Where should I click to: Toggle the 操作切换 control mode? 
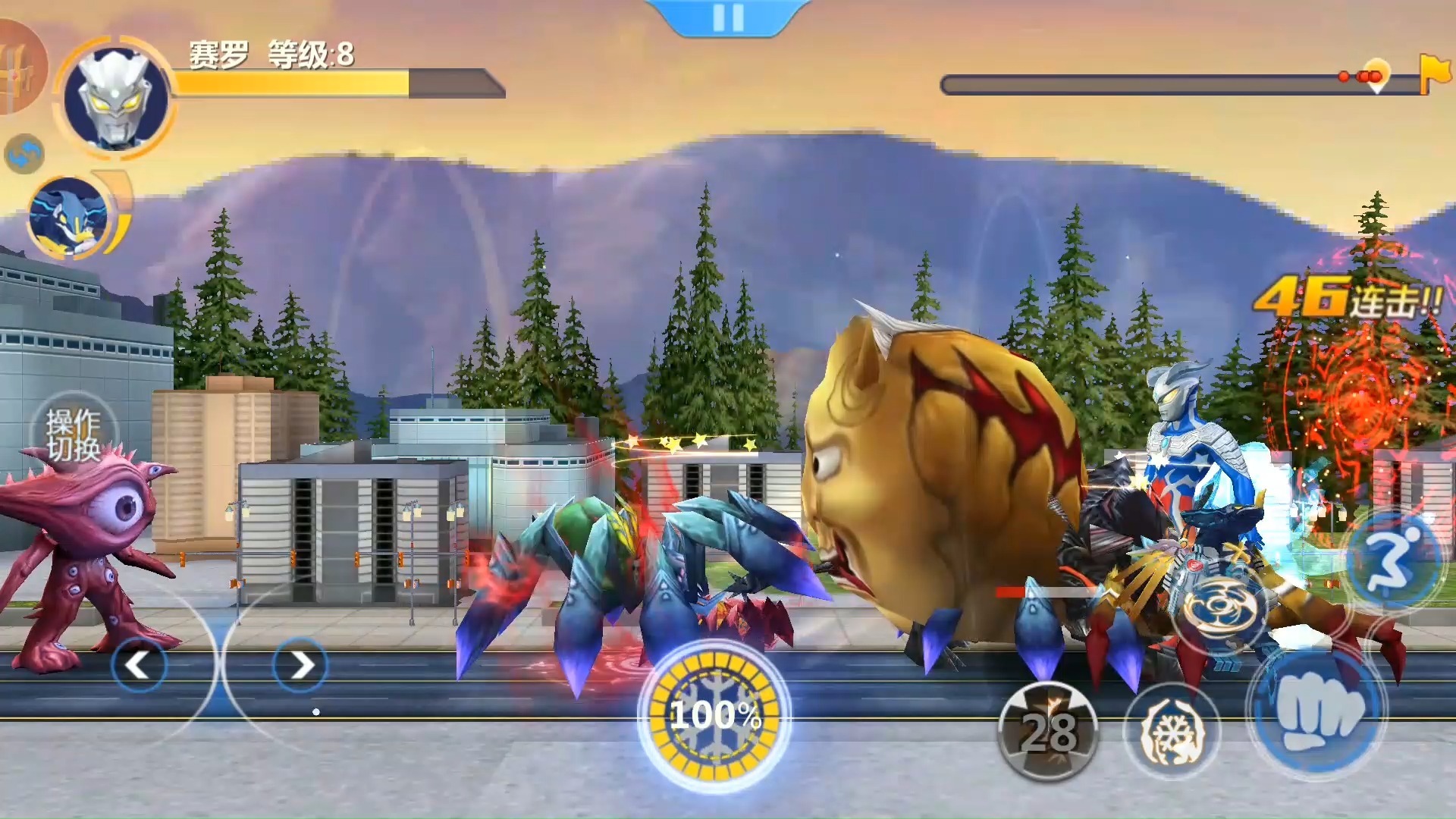pyautogui.click(x=74, y=435)
